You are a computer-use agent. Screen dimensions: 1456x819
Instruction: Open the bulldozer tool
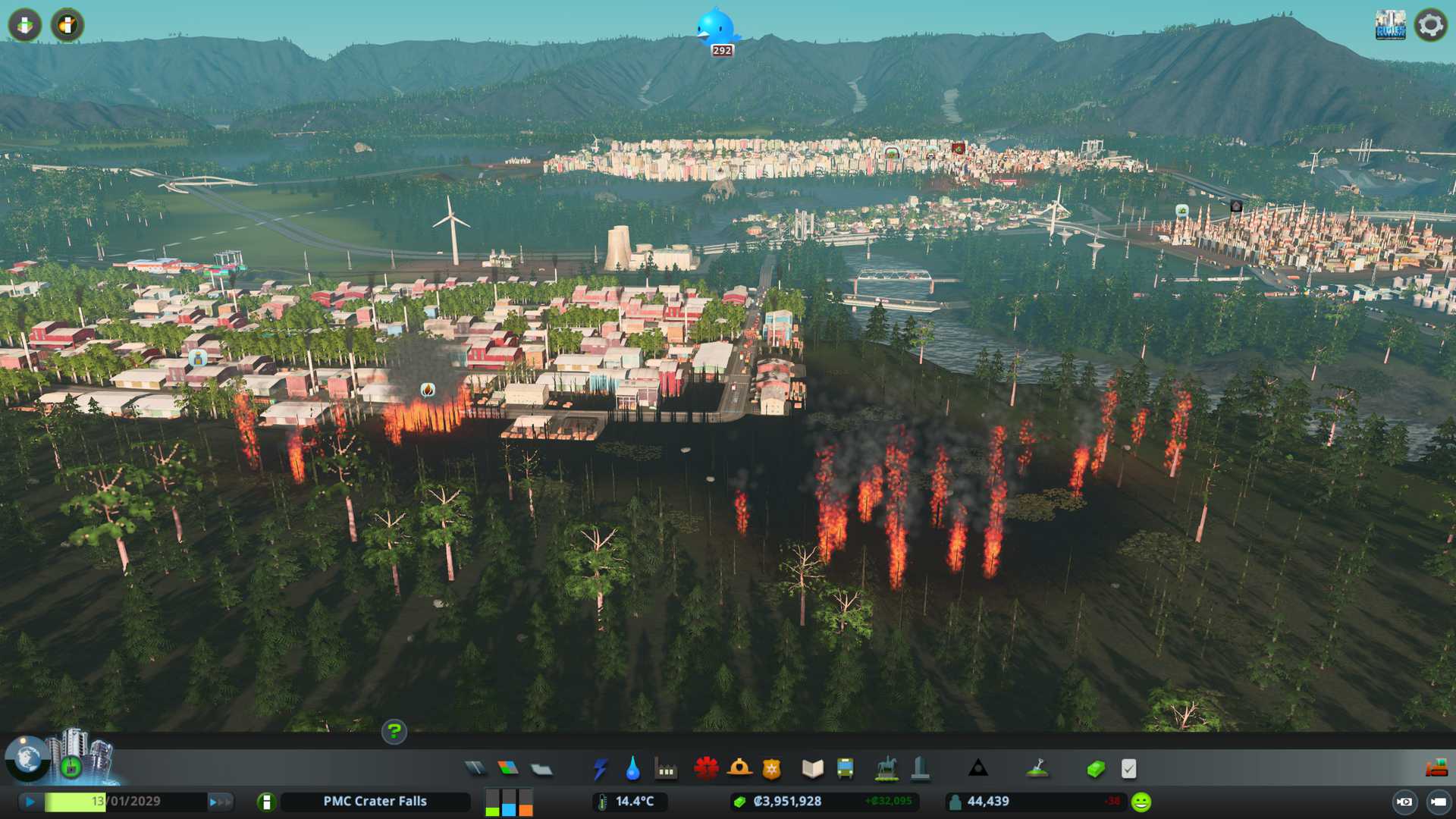1436,769
